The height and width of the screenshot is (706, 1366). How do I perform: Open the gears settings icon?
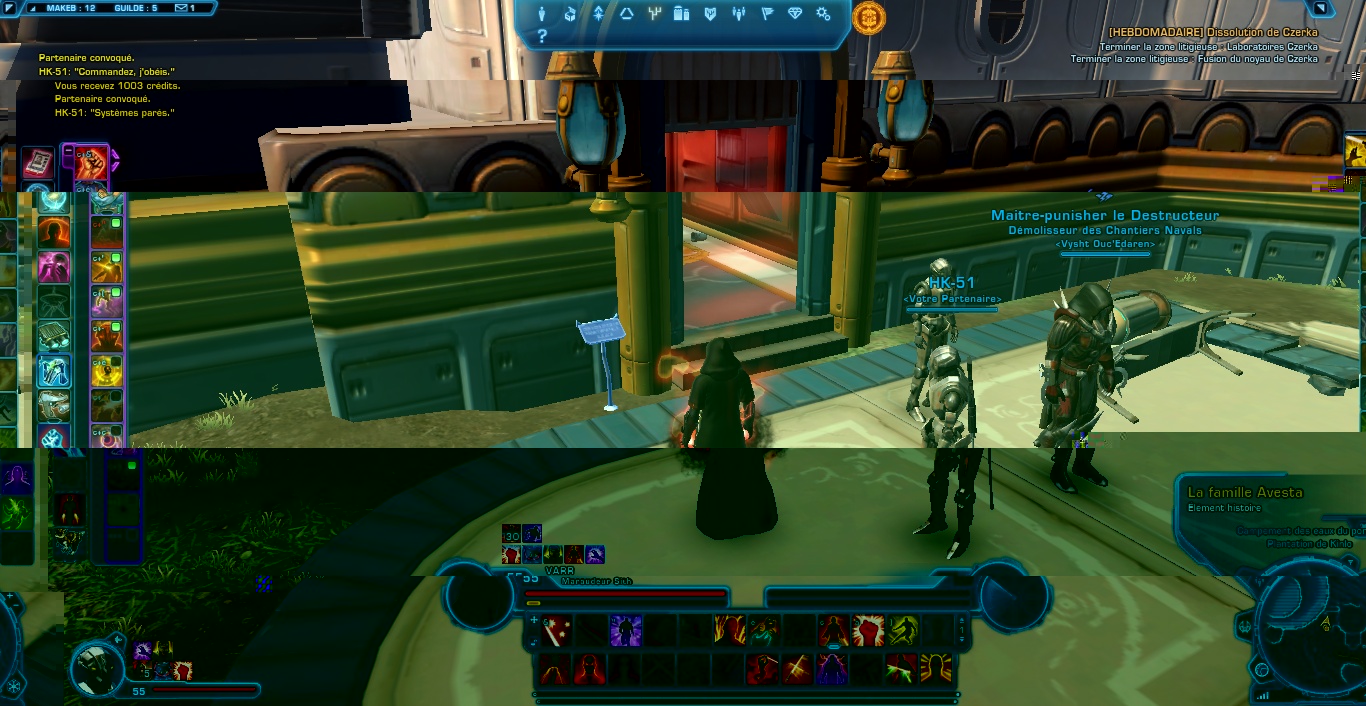(823, 14)
